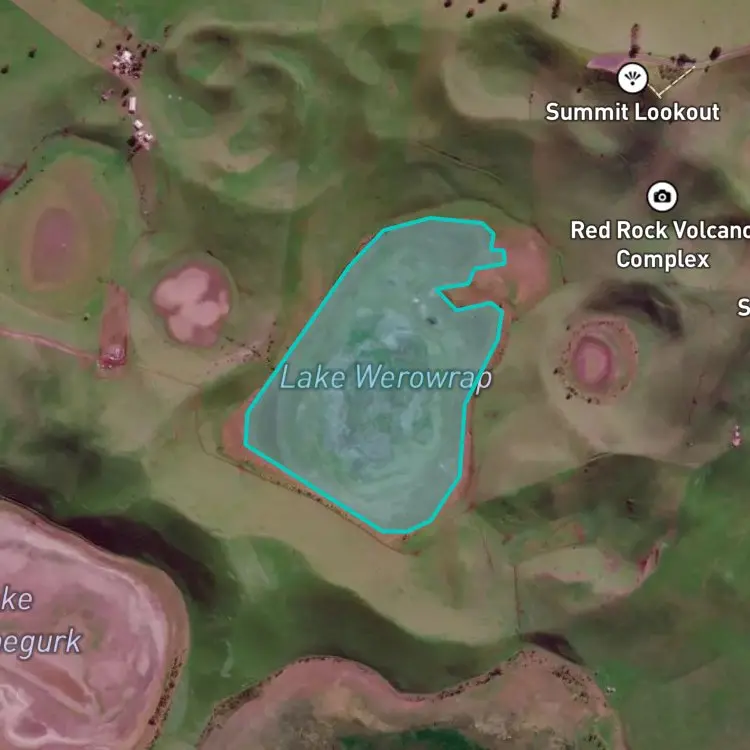This screenshot has height=750, width=750.
Task: Click the Lake Werowrap map label
Action: (x=385, y=378)
